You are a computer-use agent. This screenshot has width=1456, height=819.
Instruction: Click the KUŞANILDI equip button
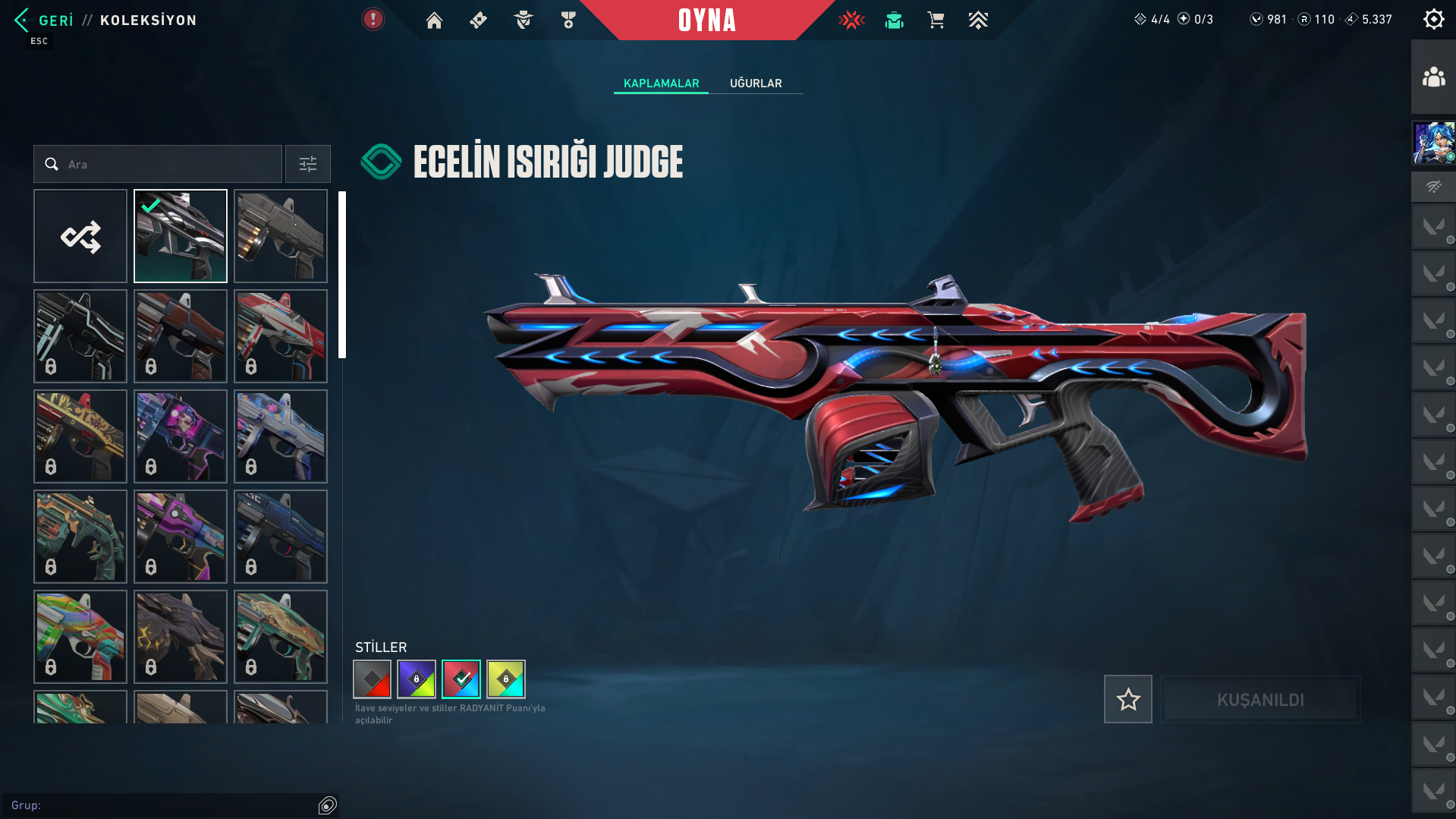point(1260,699)
